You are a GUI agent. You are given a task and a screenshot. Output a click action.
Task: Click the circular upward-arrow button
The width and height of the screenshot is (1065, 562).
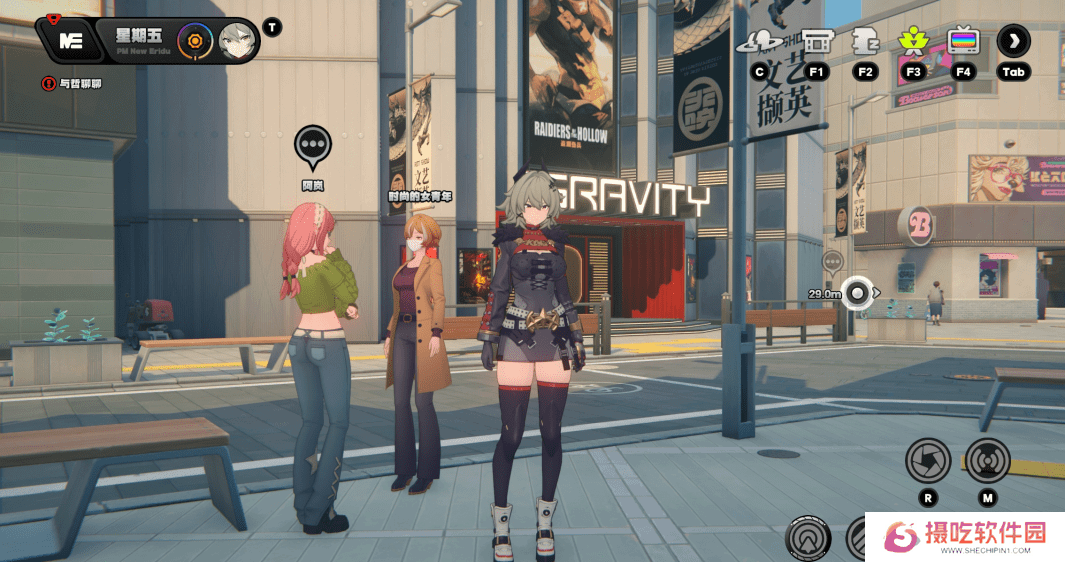click(808, 538)
